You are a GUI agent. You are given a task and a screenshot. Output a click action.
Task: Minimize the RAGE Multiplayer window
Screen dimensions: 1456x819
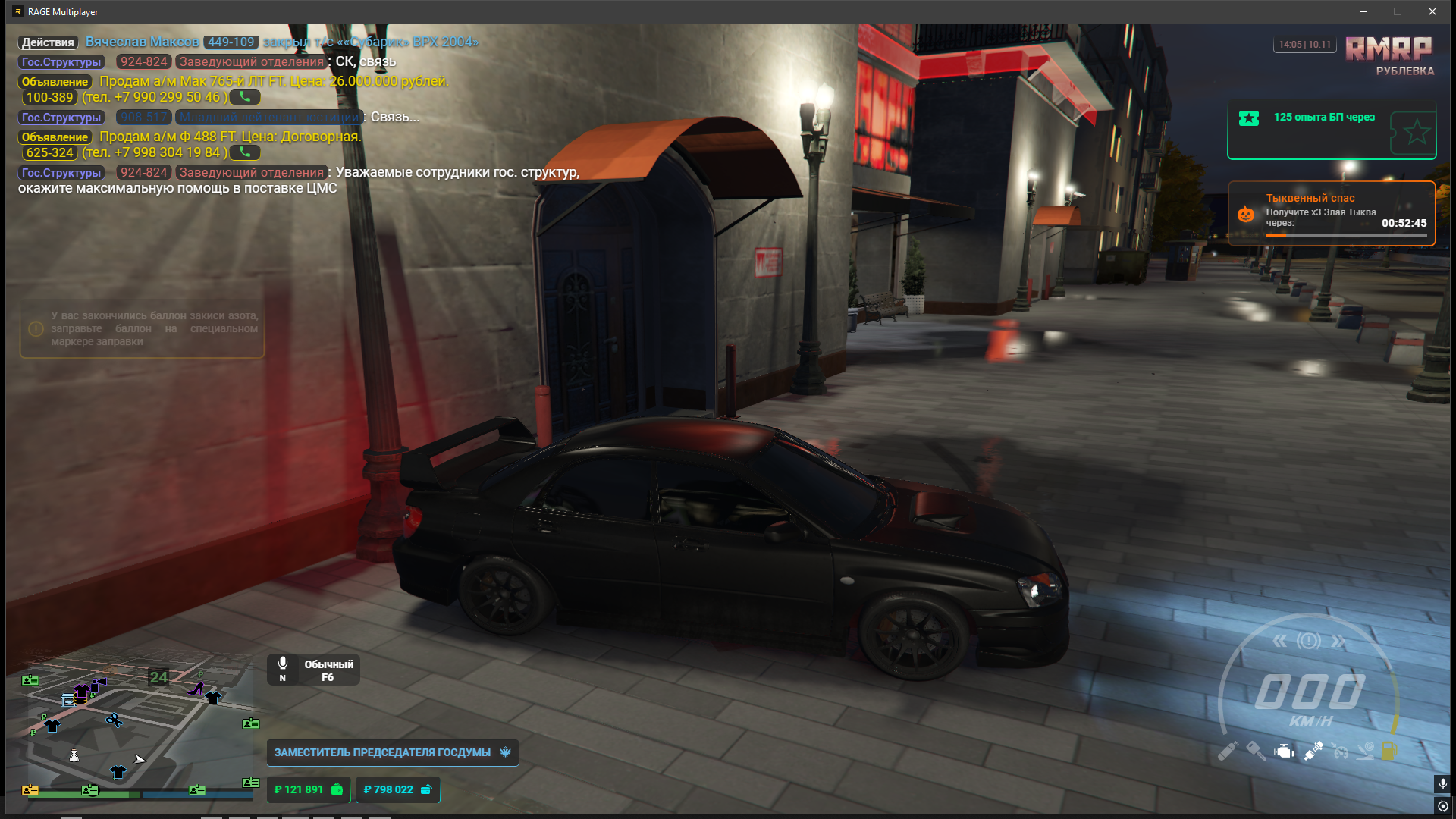(1363, 11)
